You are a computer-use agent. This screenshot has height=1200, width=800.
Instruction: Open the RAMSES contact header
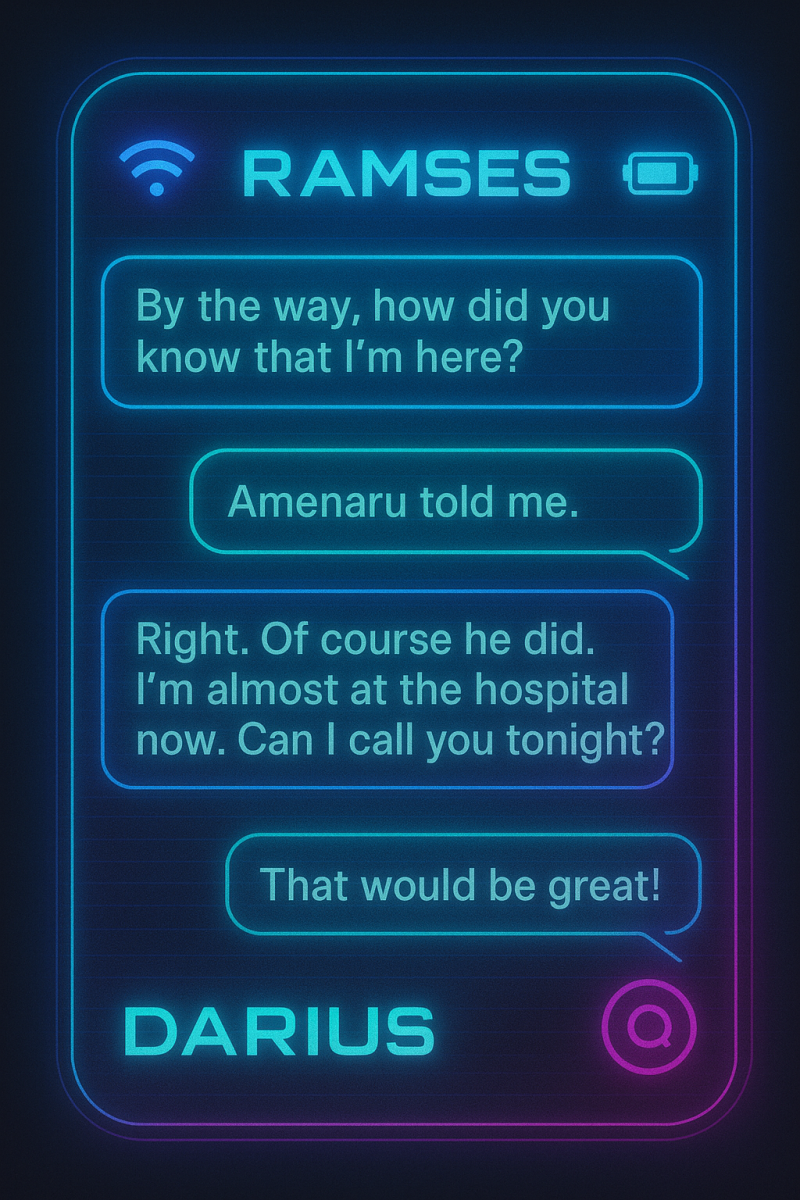pyautogui.click(x=406, y=174)
